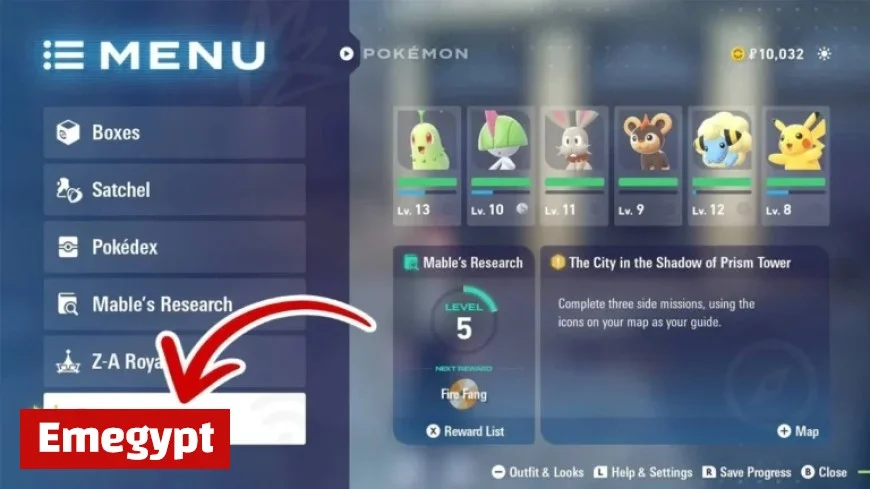Choose Scorbunny in the party row
Screen dimensions: 870x489
click(x=573, y=164)
